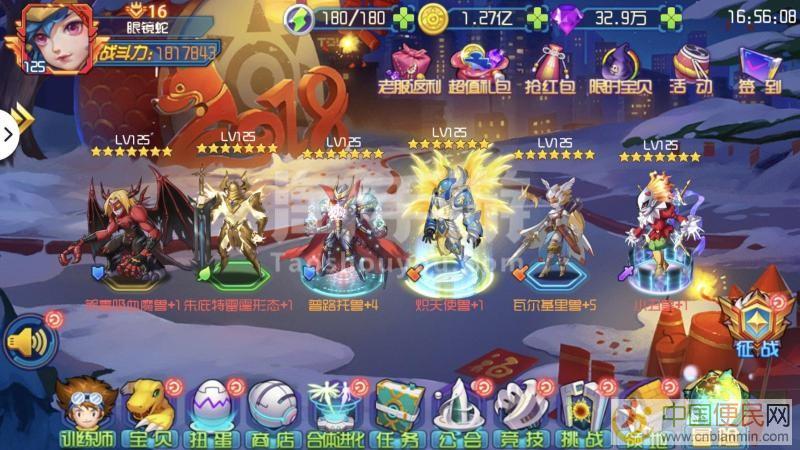This screenshot has height=450, width=800.
Task: Add stamina with the green plus
Action: (401, 19)
